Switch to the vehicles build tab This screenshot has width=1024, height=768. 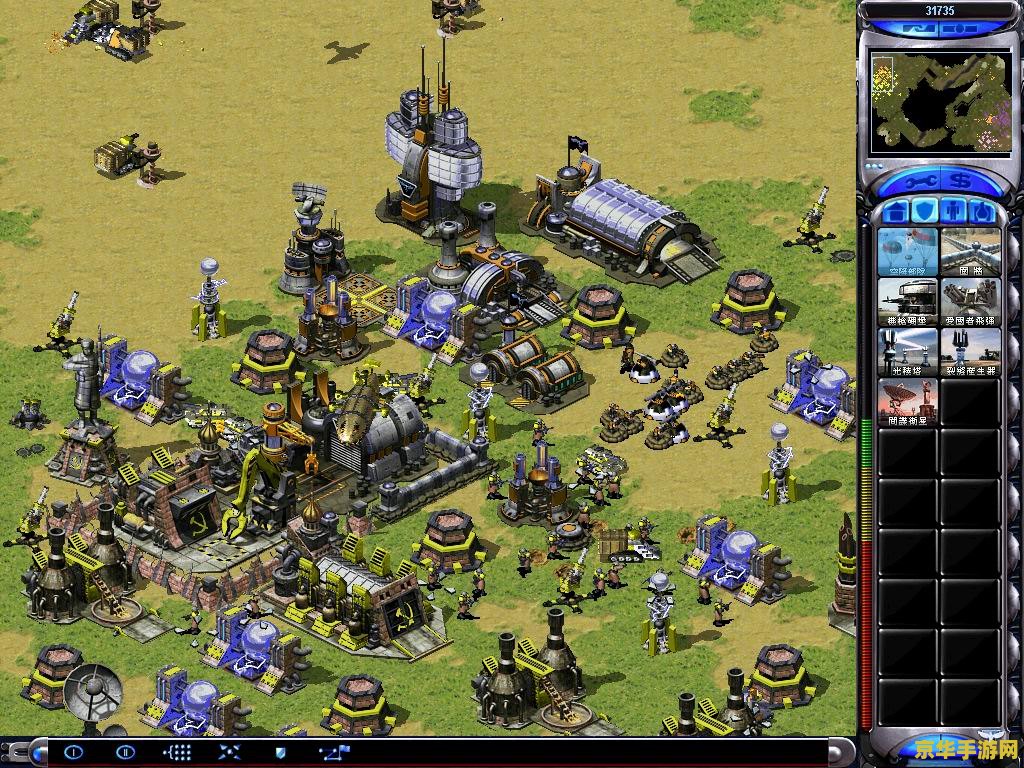(x=983, y=212)
